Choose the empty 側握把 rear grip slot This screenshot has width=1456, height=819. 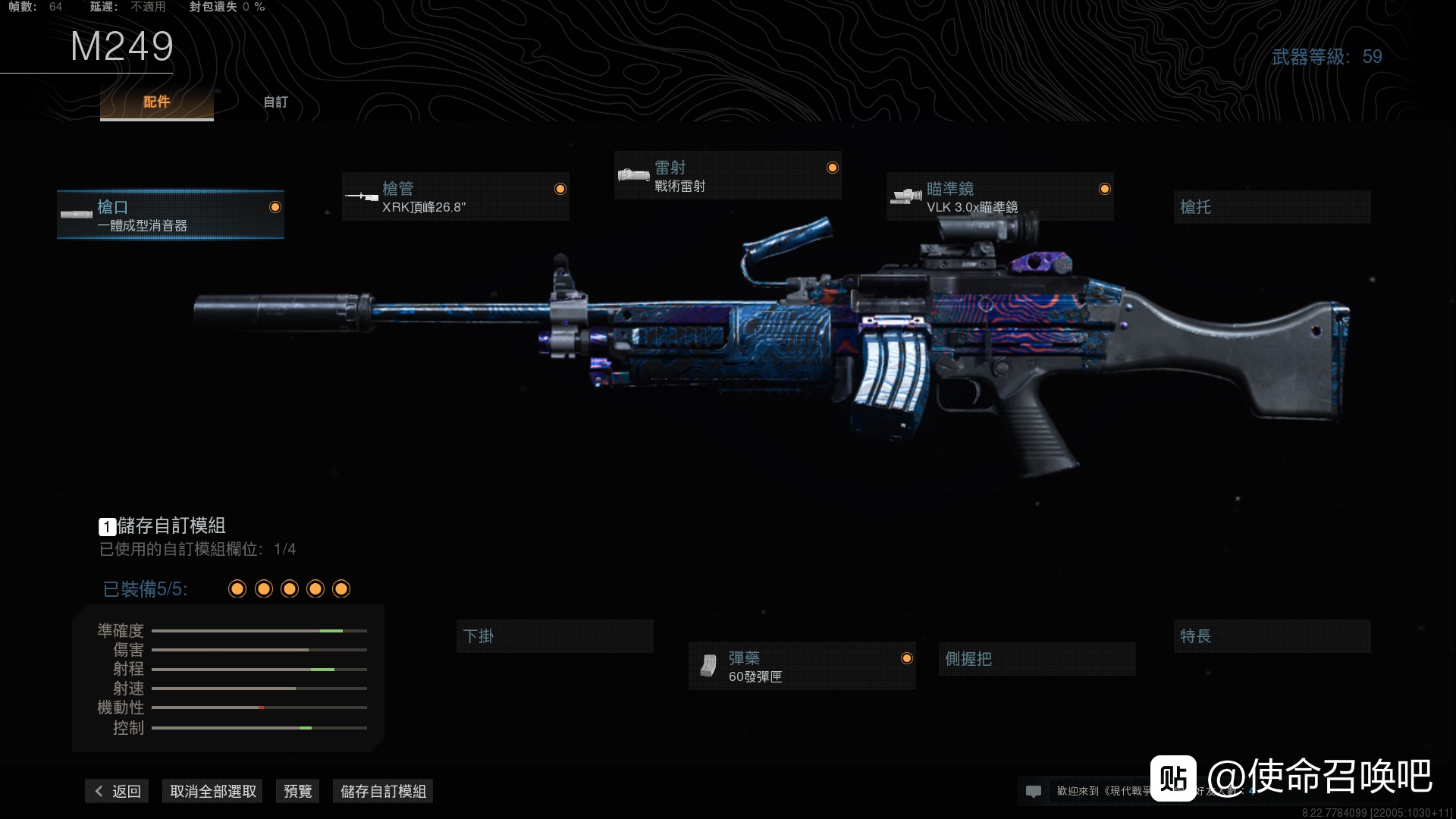point(1036,659)
